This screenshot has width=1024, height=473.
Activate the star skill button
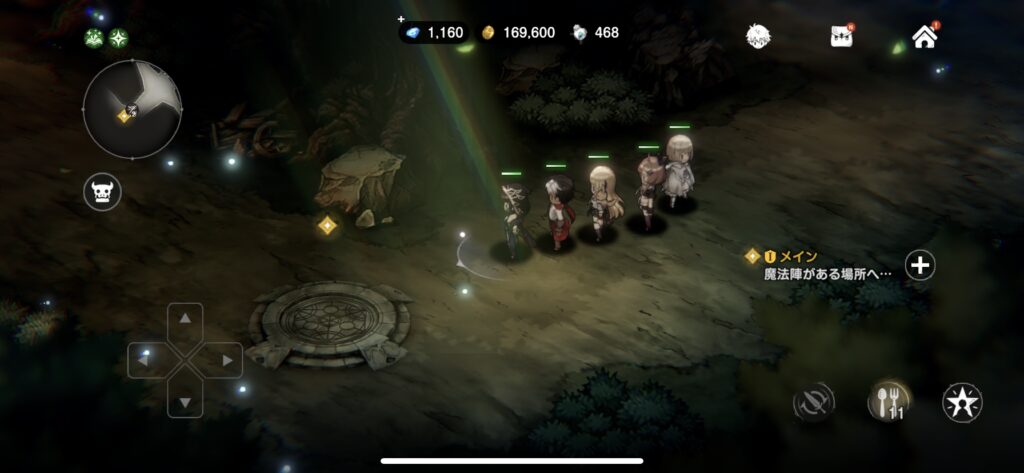962,402
